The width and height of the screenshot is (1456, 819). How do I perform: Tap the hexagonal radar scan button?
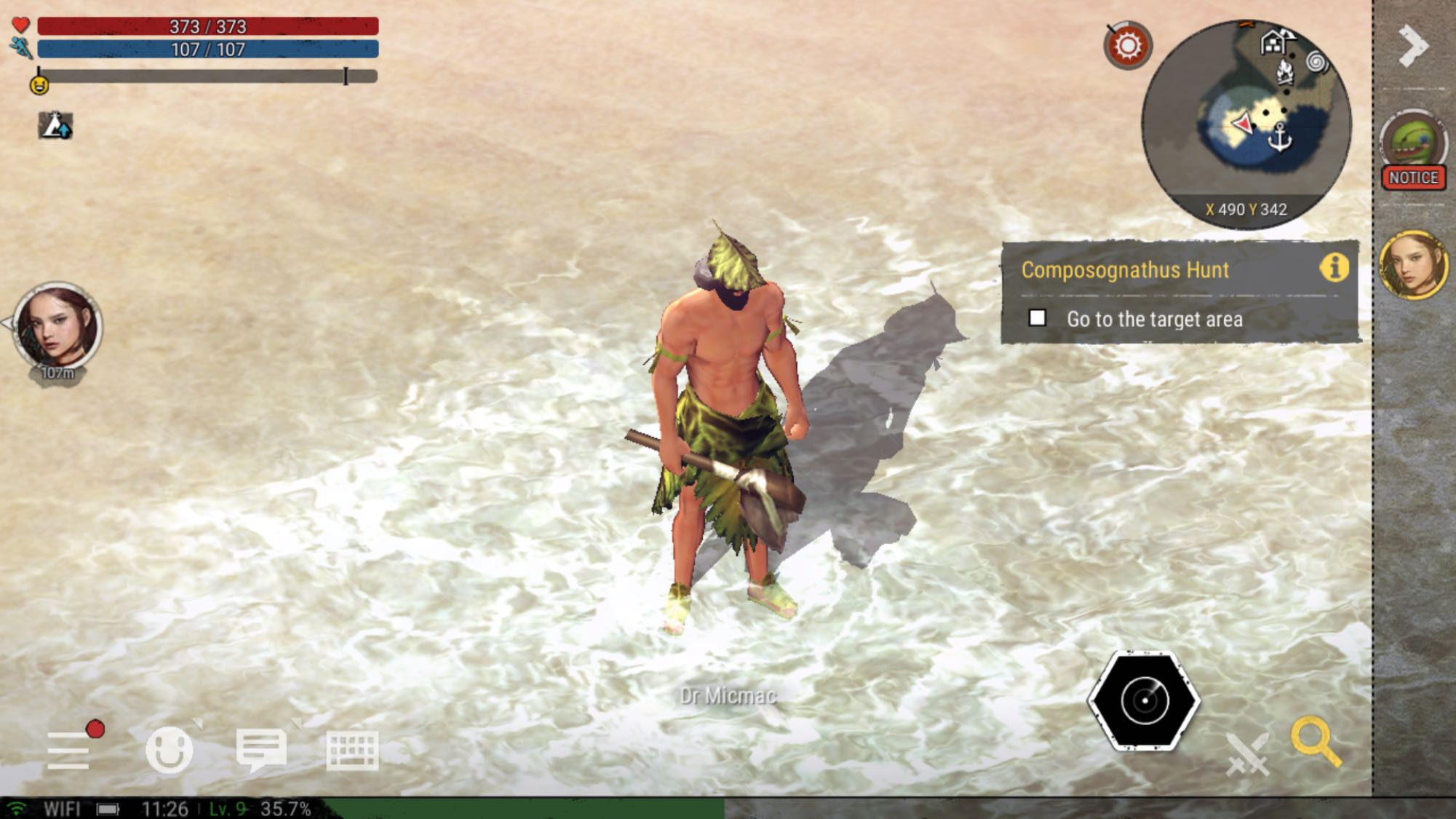pos(1144,700)
